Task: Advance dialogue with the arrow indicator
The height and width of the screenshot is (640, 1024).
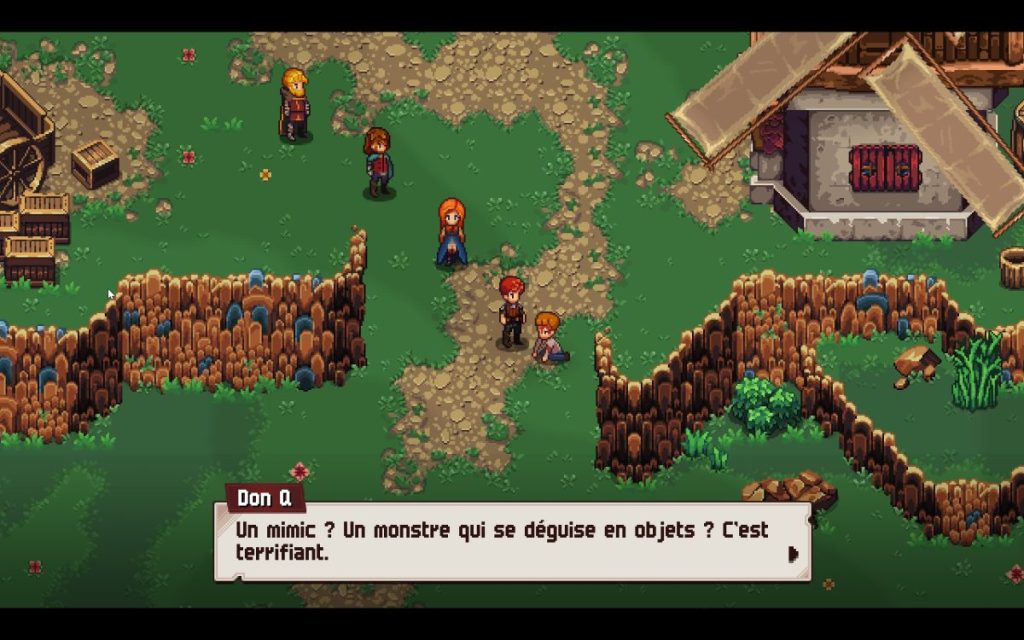Action: pos(793,554)
